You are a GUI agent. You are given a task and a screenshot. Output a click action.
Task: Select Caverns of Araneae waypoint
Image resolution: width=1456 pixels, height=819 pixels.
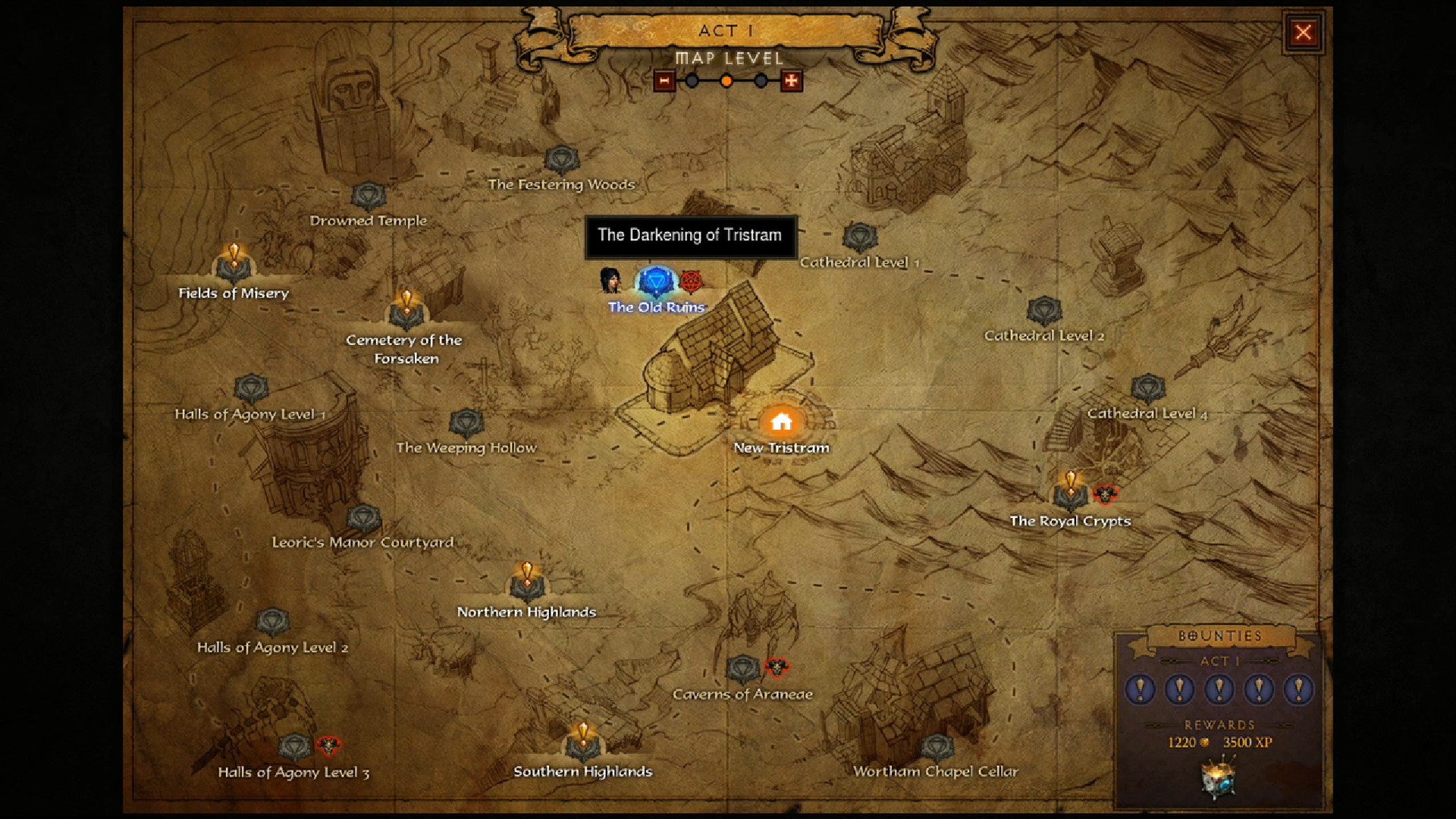point(743,670)
